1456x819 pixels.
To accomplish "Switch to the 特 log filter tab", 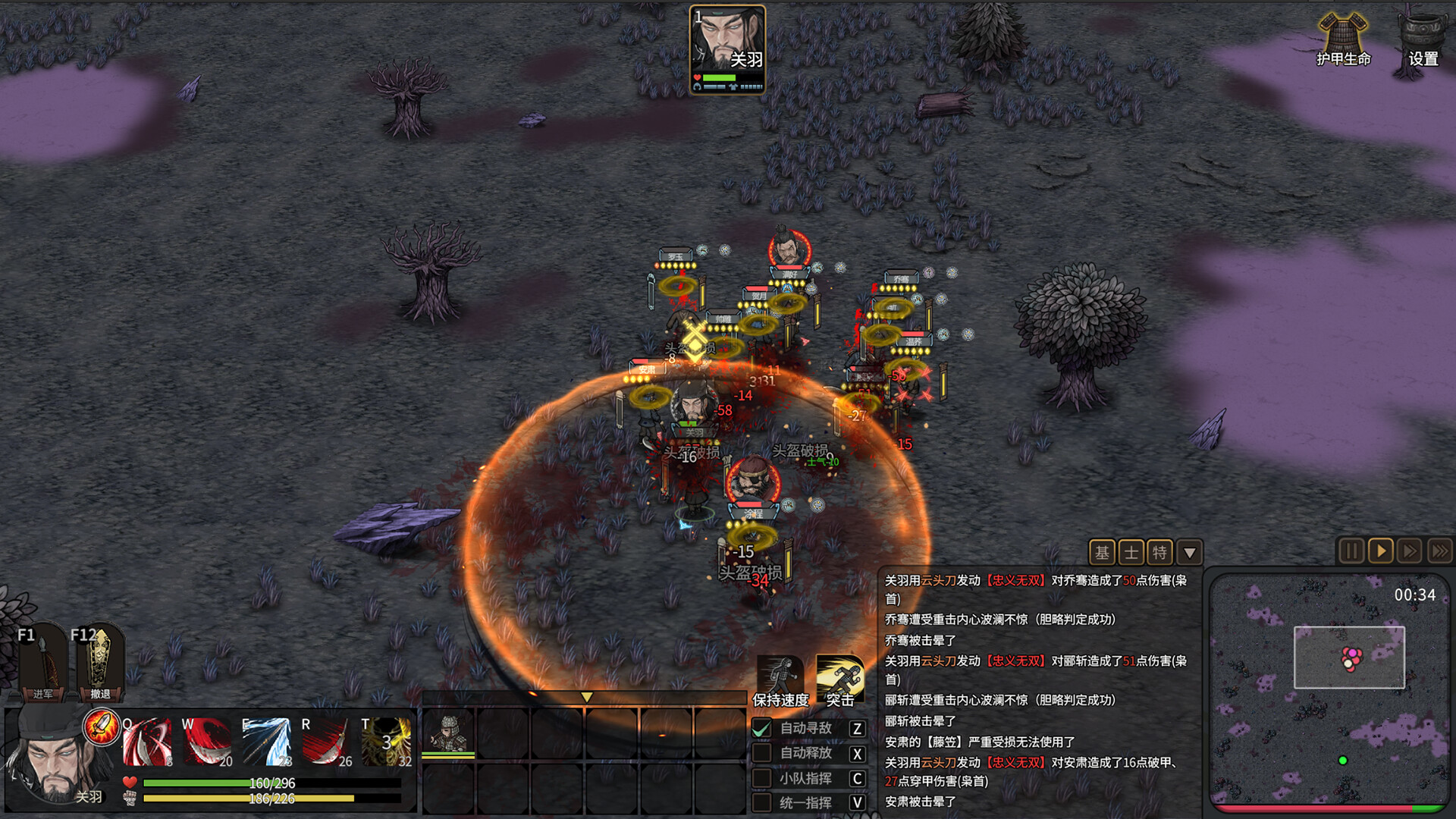I will pos(1158,552).
